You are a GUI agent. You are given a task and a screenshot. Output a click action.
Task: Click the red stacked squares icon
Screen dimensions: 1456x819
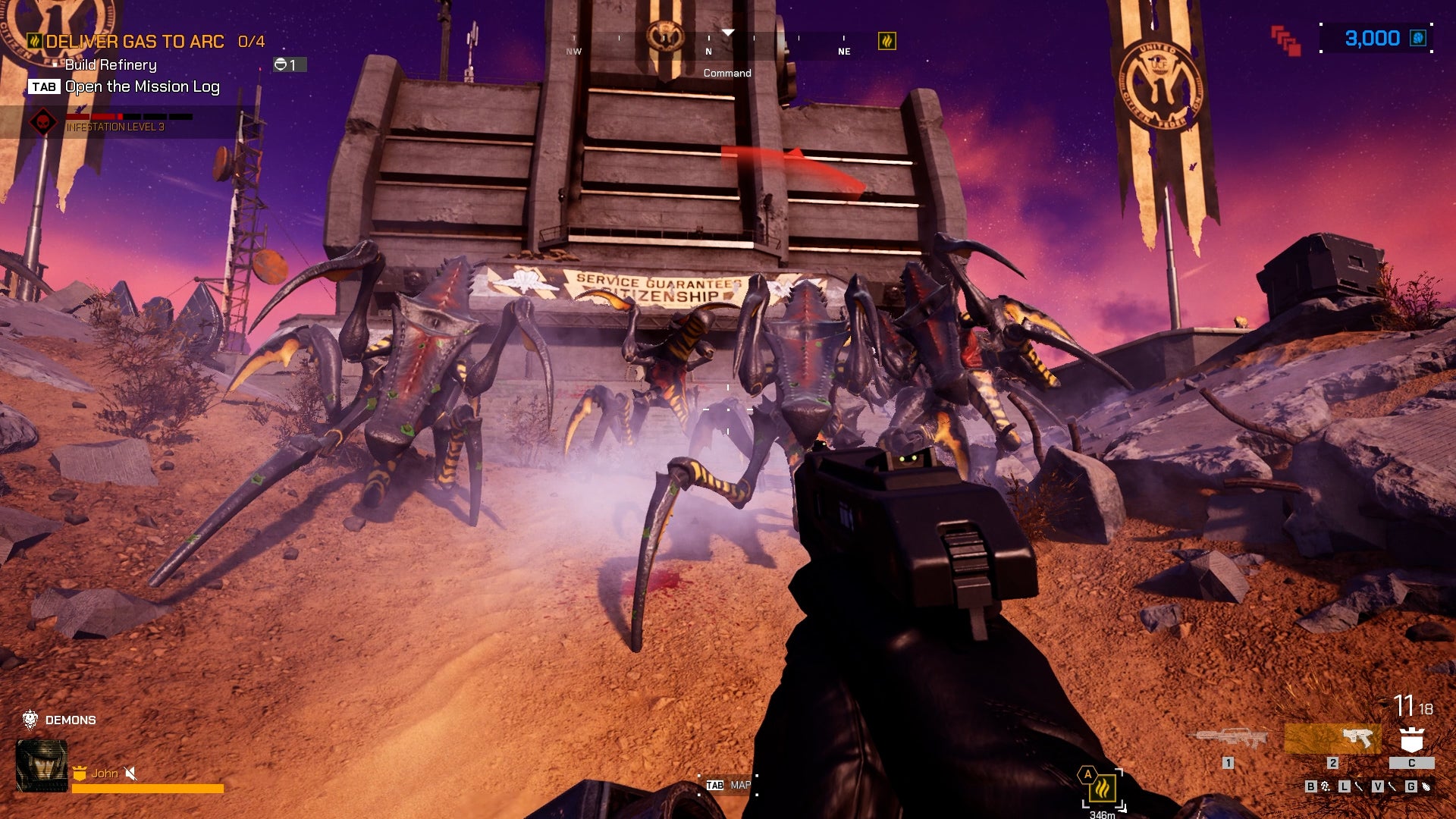(1285, 40)
